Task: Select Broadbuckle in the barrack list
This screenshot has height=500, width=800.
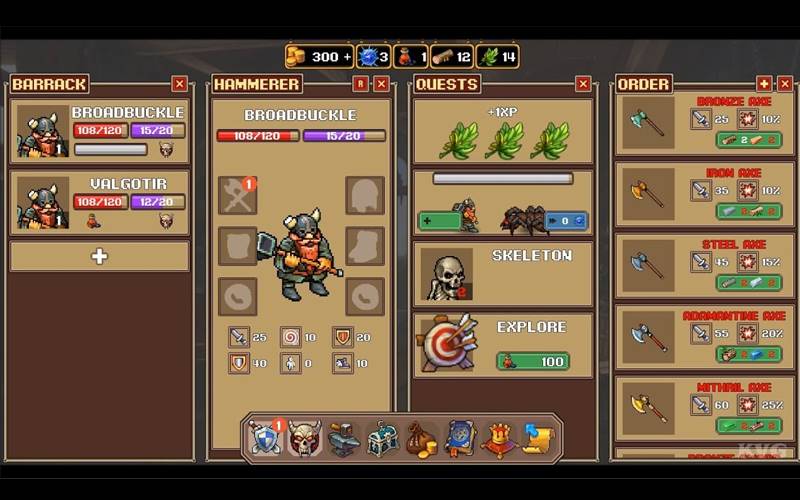Action: pos(100,131)
